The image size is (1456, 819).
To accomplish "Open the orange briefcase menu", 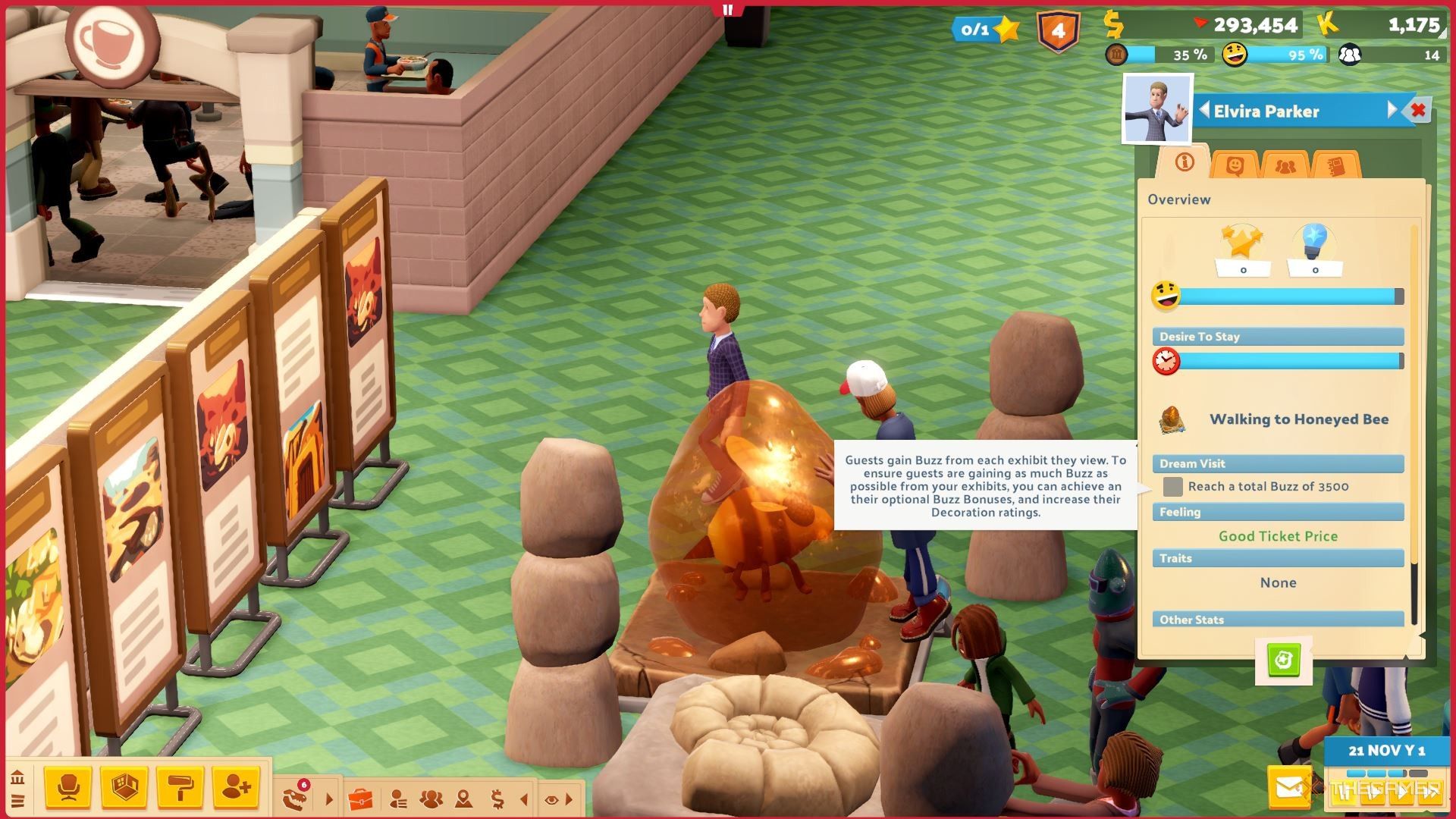I will click(x=361, y=799).
